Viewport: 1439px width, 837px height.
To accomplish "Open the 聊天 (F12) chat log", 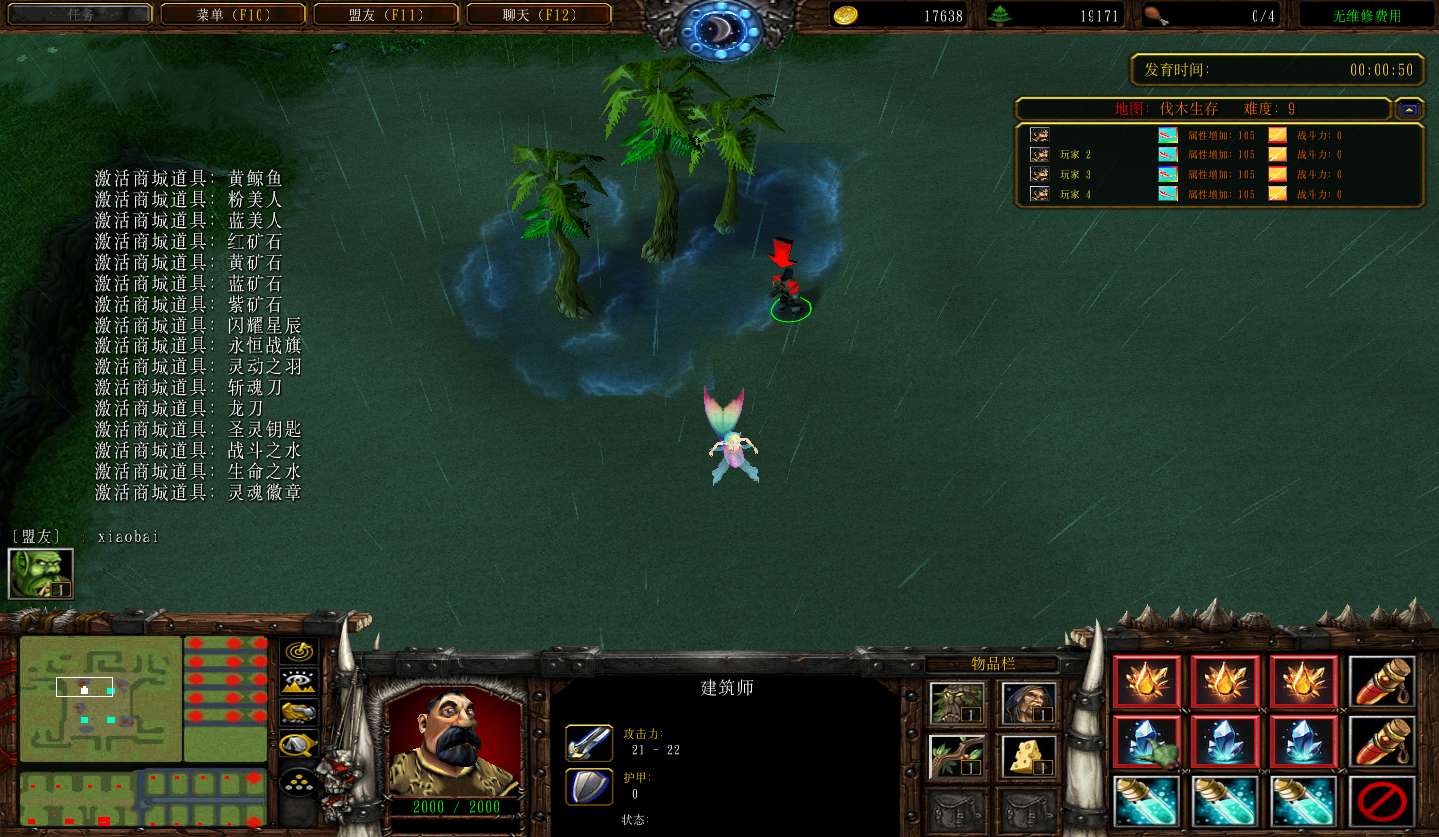I will [x=539, y=15].
